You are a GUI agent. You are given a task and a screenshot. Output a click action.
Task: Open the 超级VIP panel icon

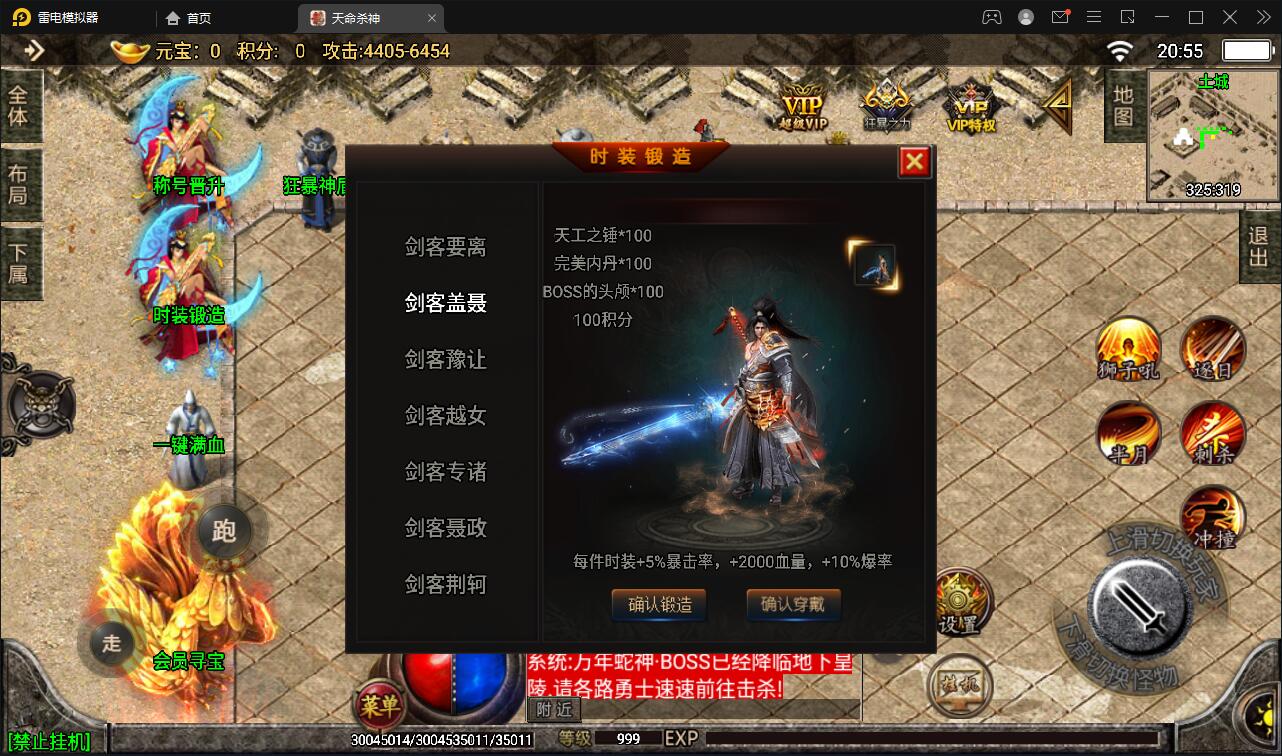point(803,103)
